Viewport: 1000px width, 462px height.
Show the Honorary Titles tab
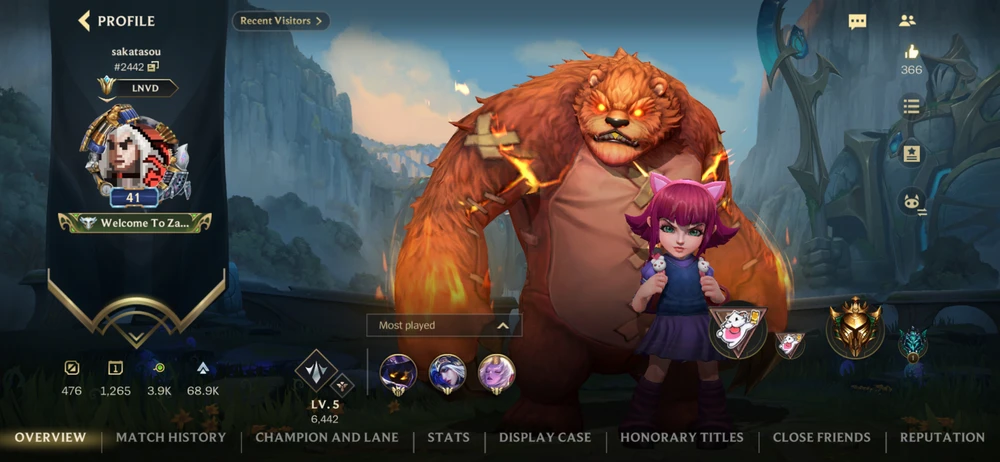coord(682,437)
